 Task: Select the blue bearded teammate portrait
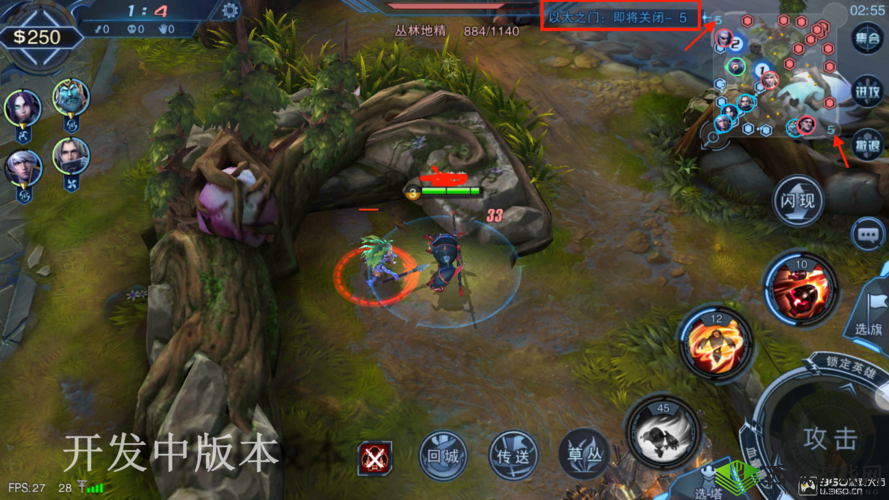pyautogui.click(x=71, y=97)
